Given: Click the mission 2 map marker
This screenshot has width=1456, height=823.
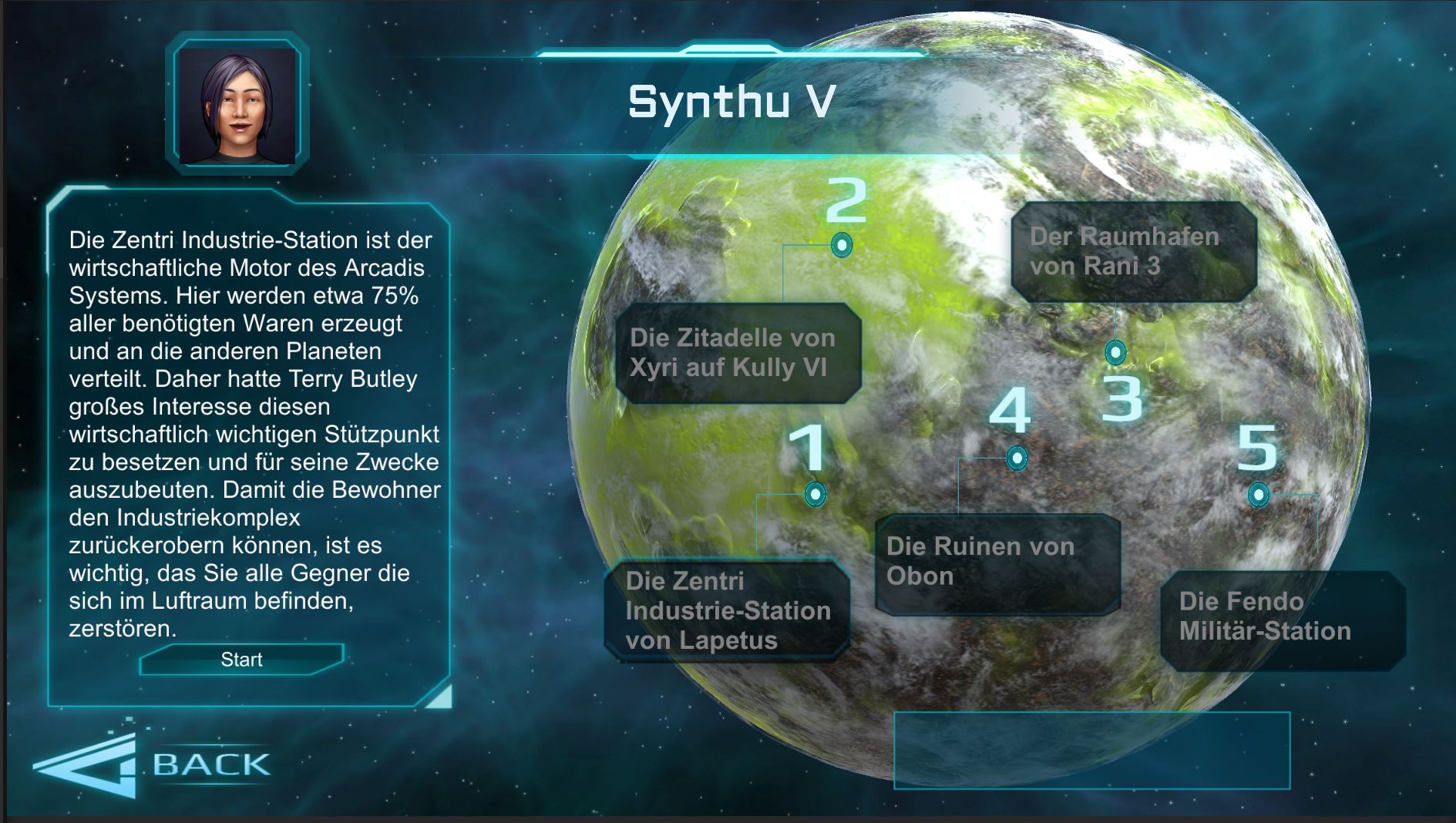Looking at the screenshot, I should 842,246.
